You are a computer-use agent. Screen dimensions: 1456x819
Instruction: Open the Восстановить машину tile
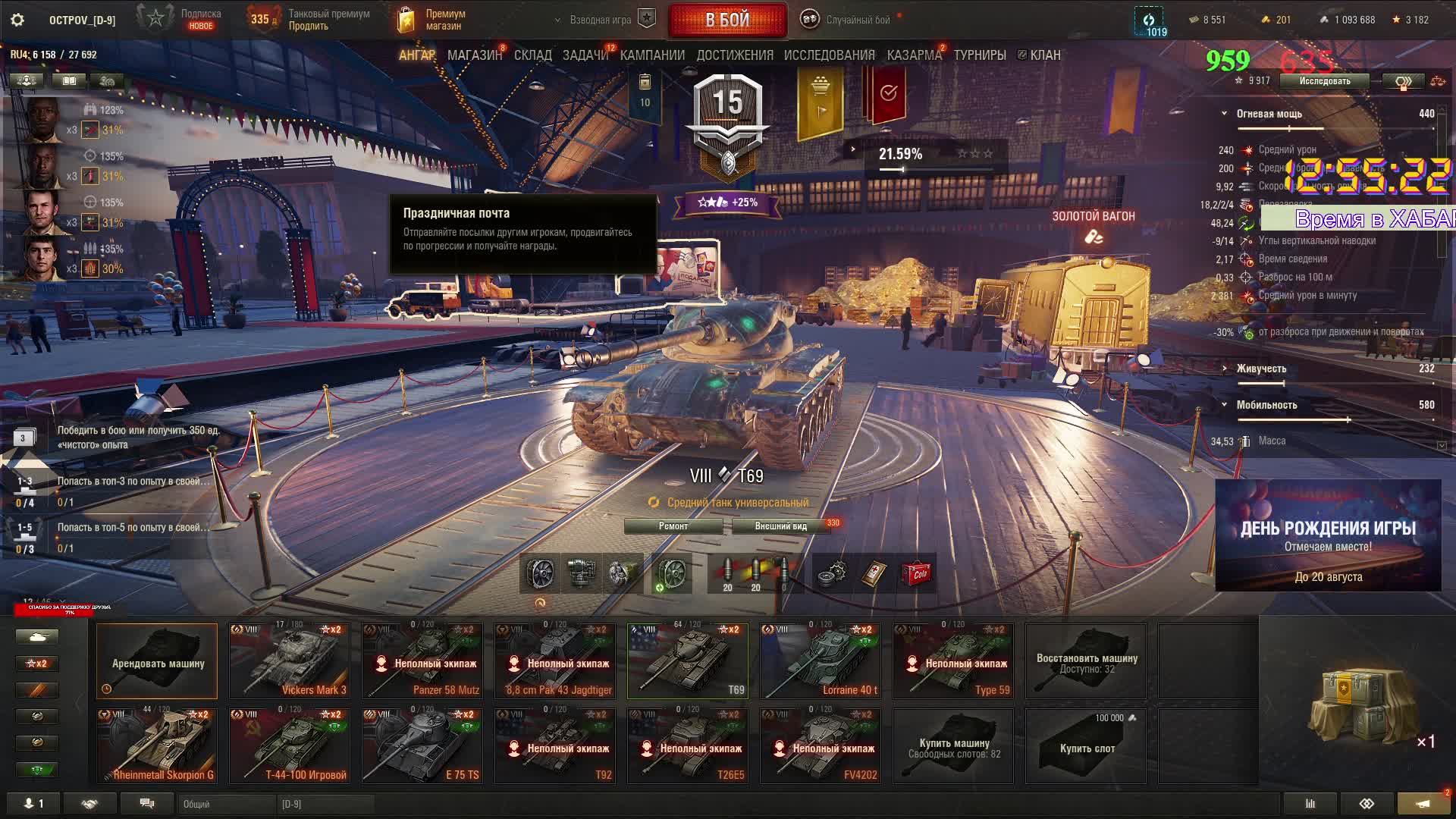[1086, 661]
